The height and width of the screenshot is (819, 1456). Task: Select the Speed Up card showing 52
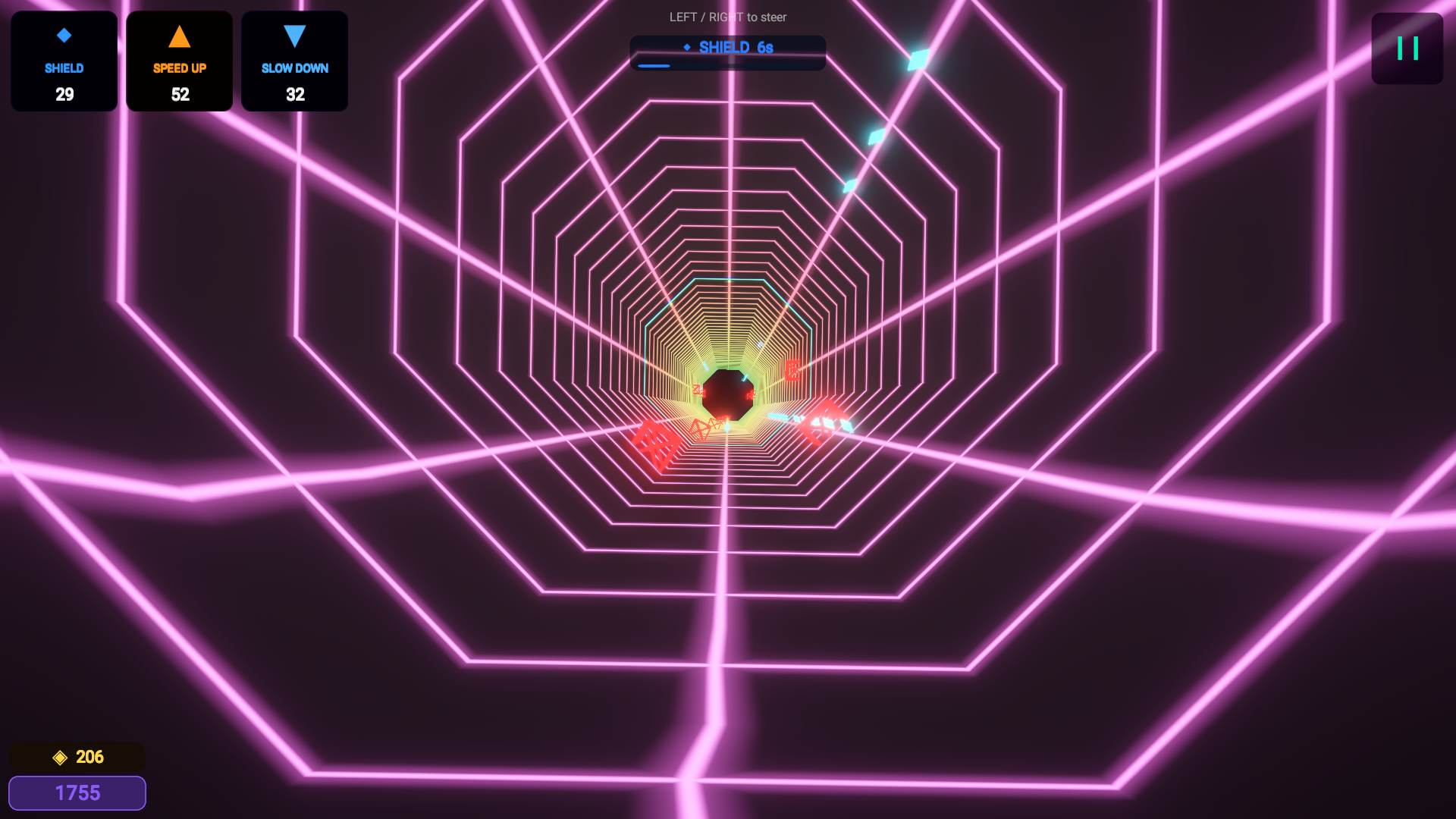coord(179,61)
